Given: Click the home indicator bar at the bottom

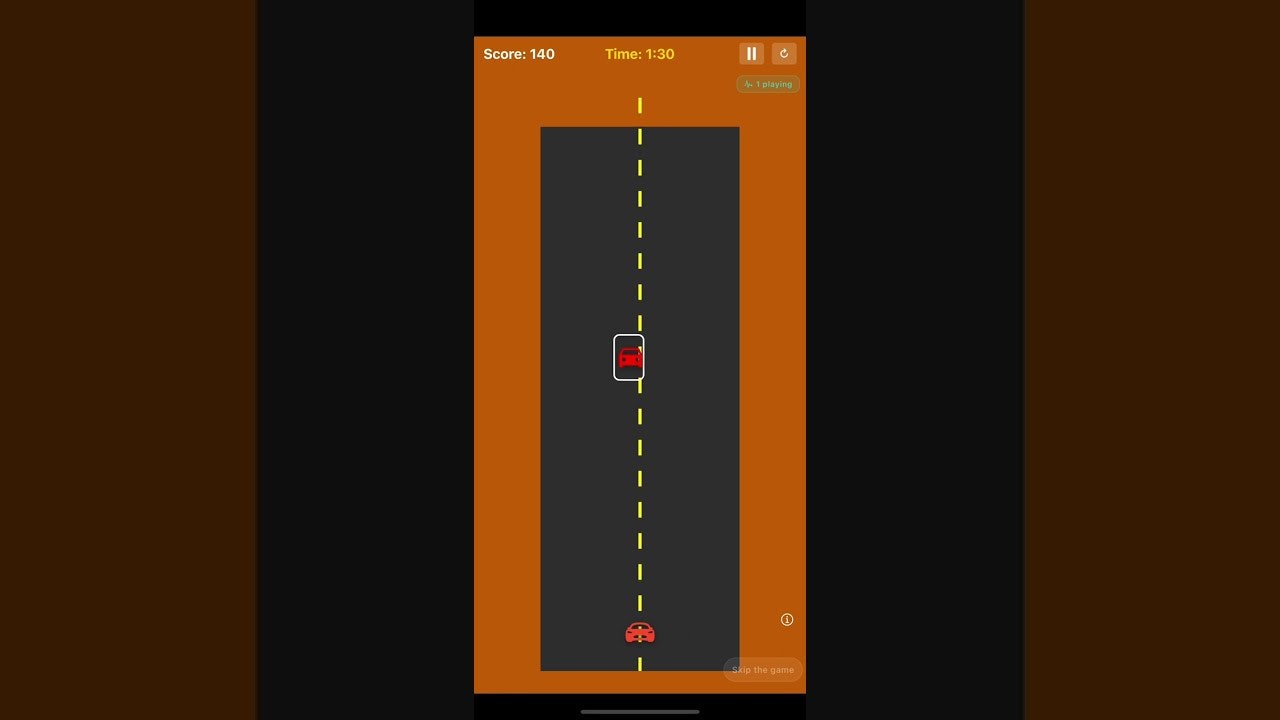Looking at the screenshot, I should (x=640, y=712).
